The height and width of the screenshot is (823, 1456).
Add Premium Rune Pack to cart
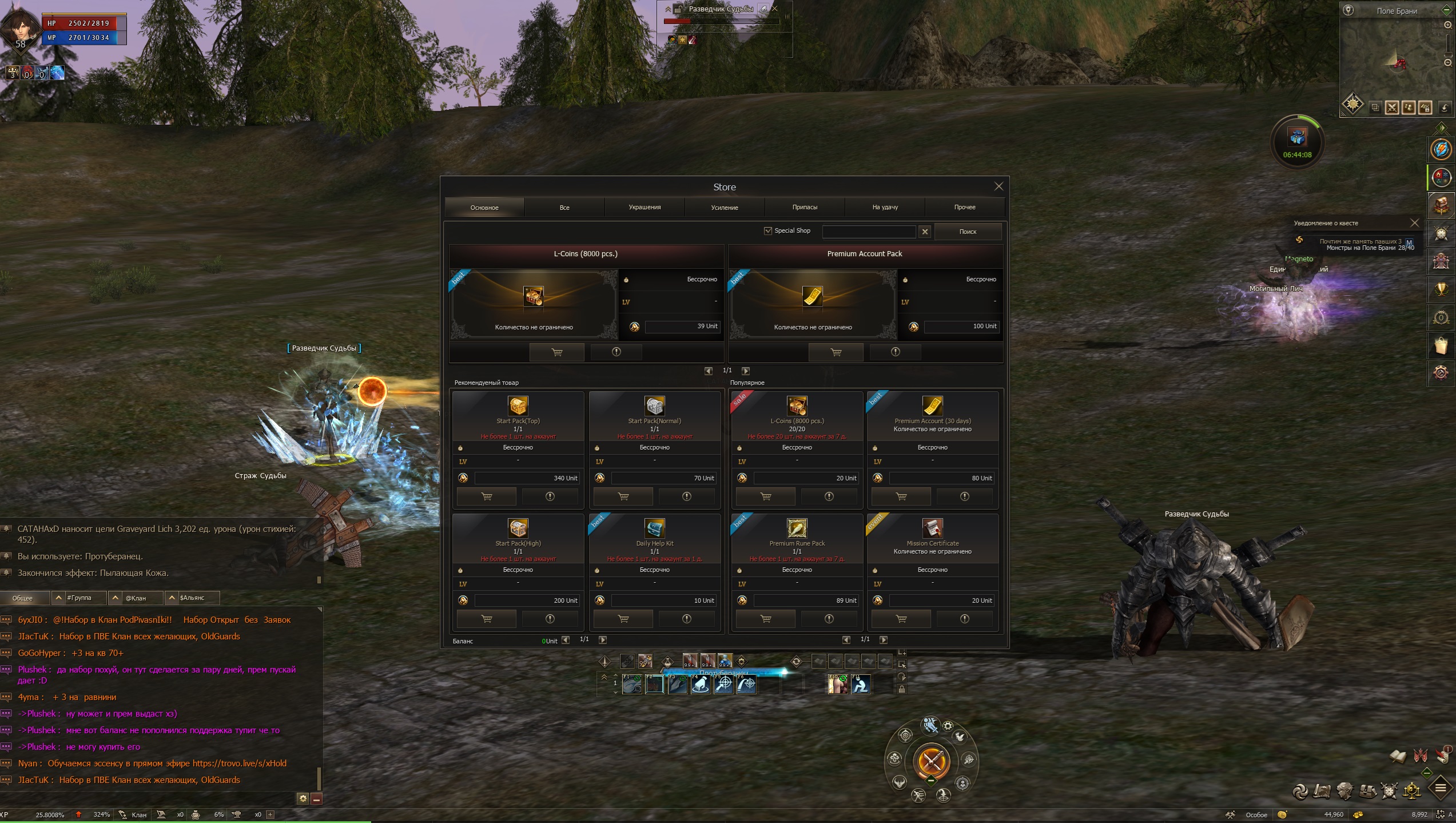(x=765, y=619)
